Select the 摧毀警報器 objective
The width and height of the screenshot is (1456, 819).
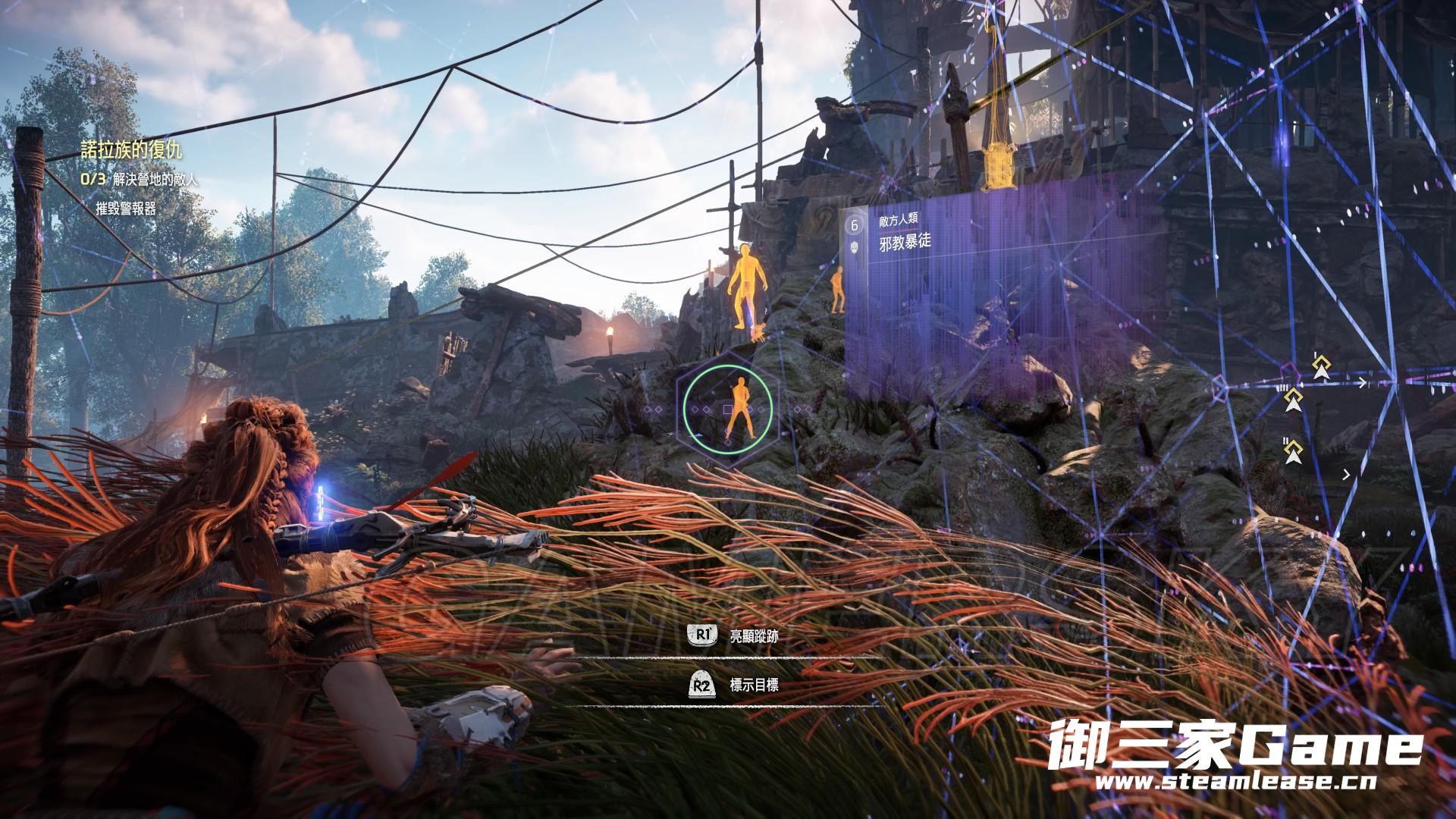126,209
